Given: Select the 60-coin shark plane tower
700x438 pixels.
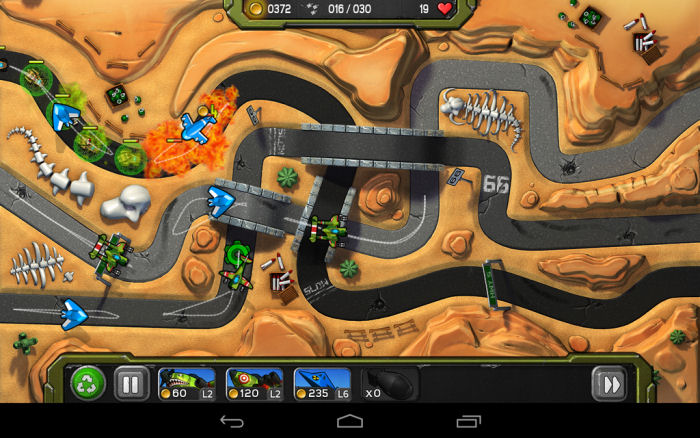Looking at the screenshot, I should [x=187, y=383].
